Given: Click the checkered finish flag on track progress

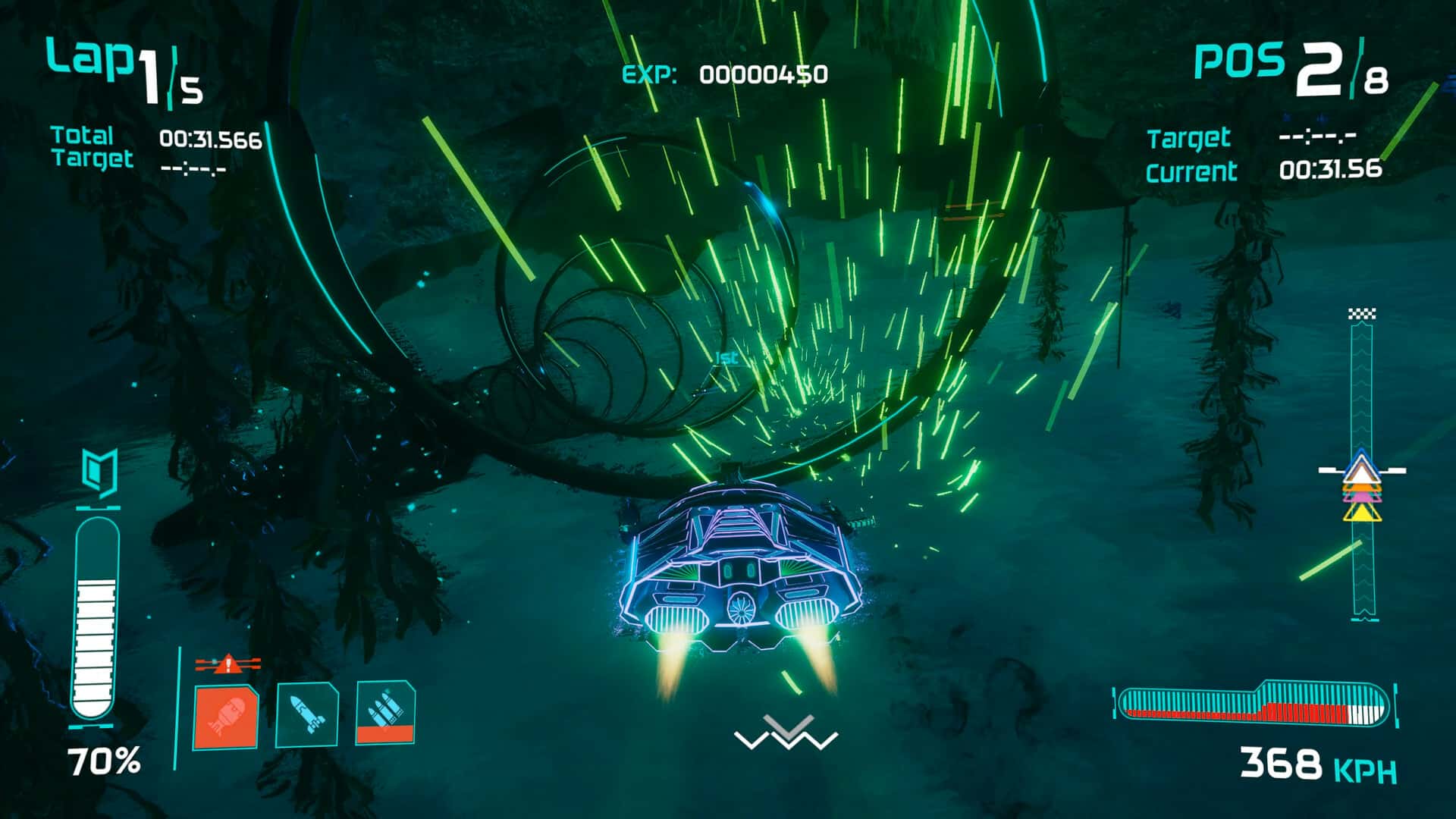Looking at the screenshot, I should coord(1363,314).
